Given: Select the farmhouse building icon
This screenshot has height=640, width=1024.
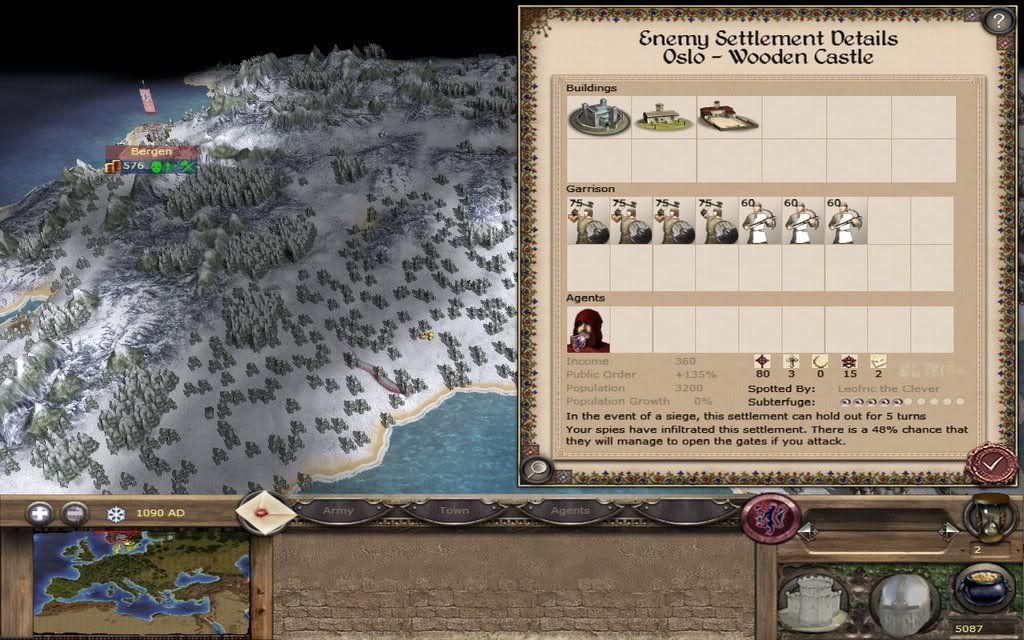Looking at the screenshot, I should (x=662, y=118).
